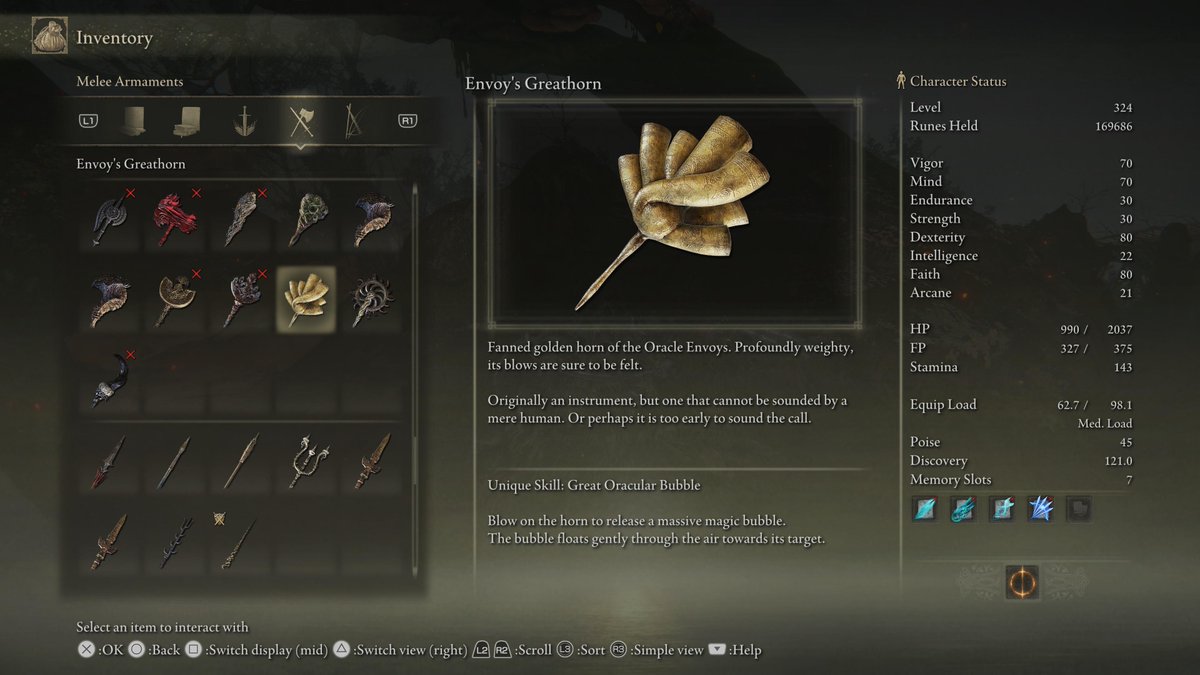1200x675 pixels.
Task: Select the equipped Great Rune icon
Action: point(1022,582)
